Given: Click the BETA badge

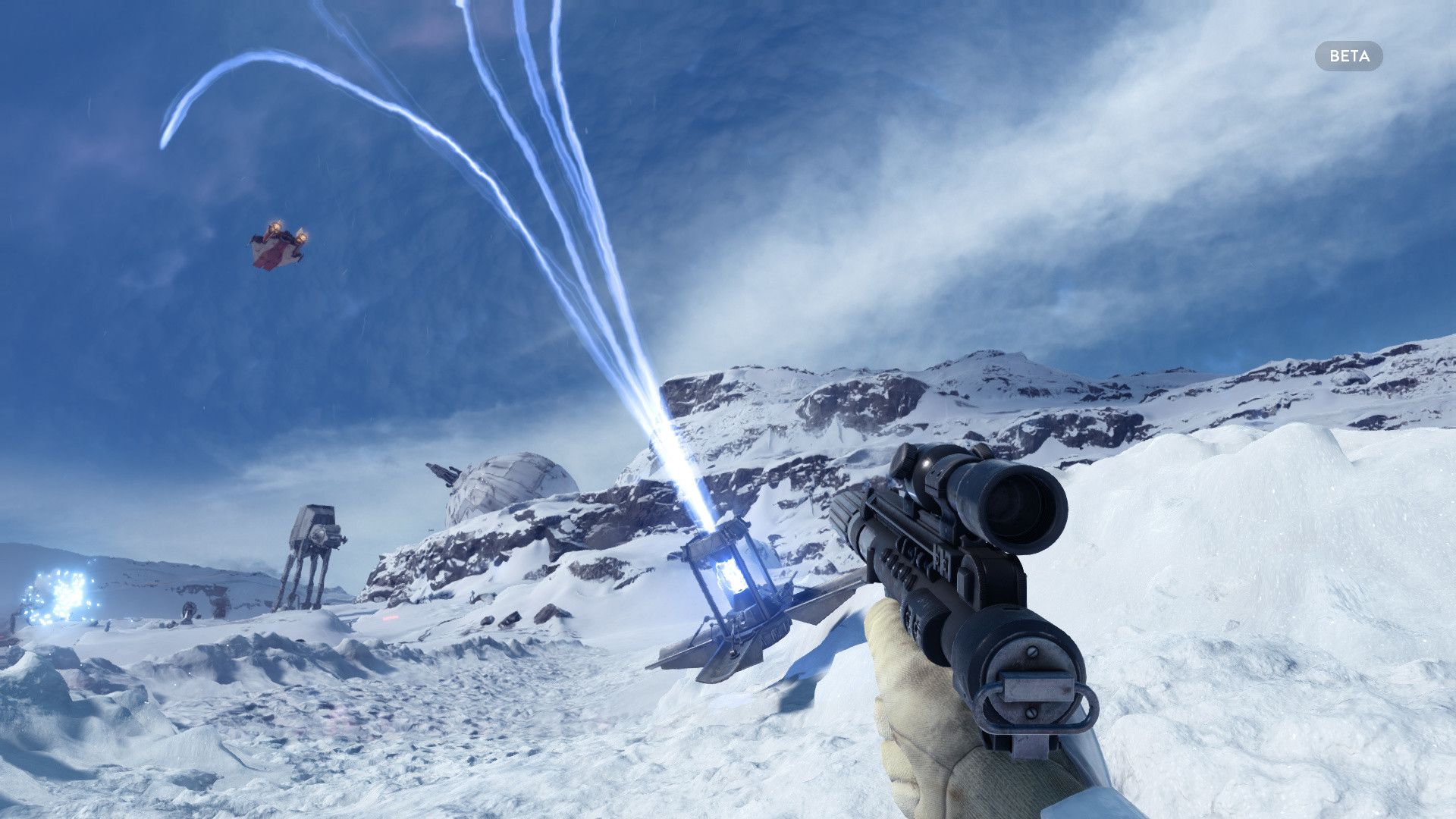Looking at the screenshot, I should [x=1348, y=56].
